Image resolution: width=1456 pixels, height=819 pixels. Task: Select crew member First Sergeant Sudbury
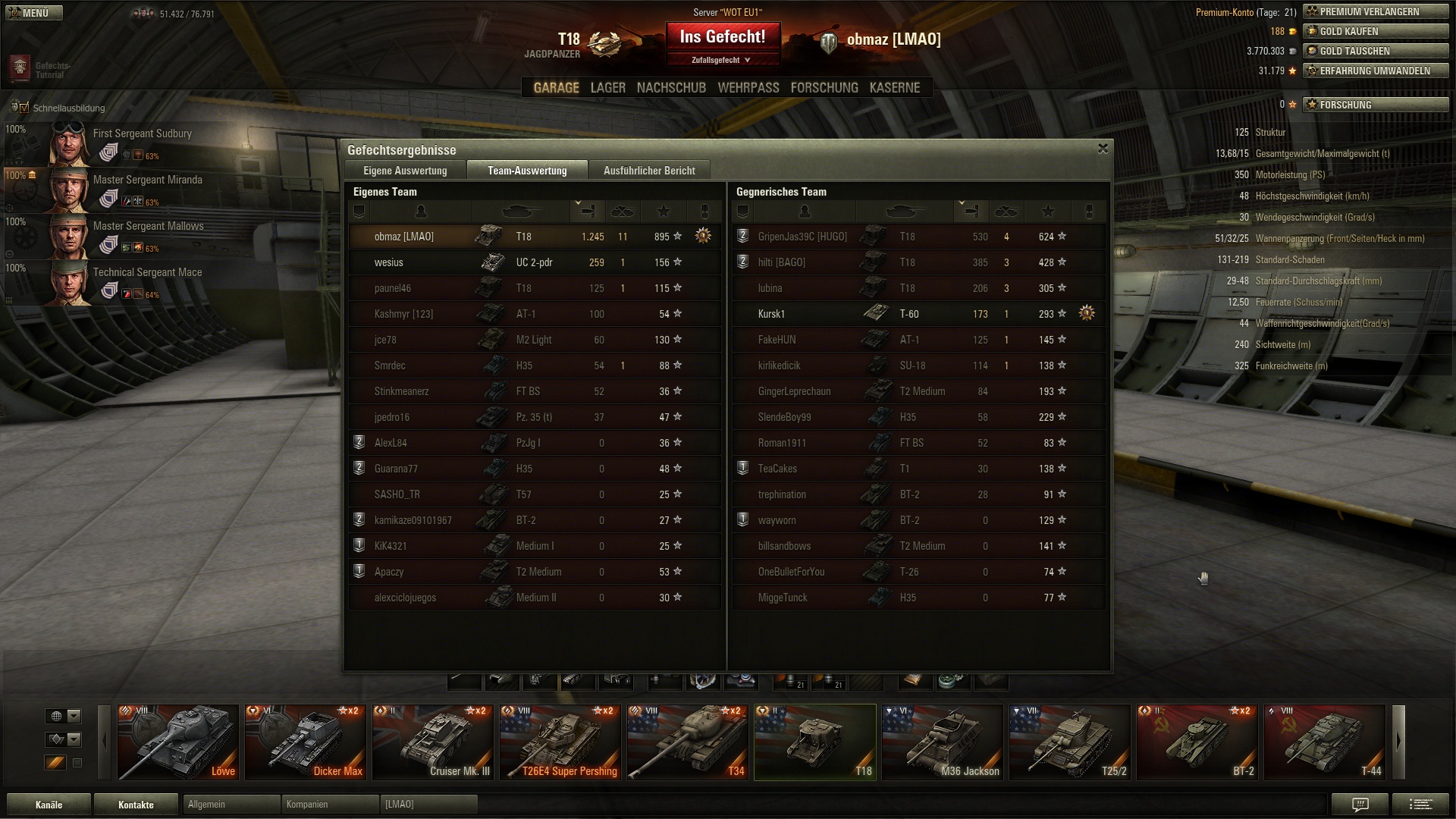[x=143, y=133]
